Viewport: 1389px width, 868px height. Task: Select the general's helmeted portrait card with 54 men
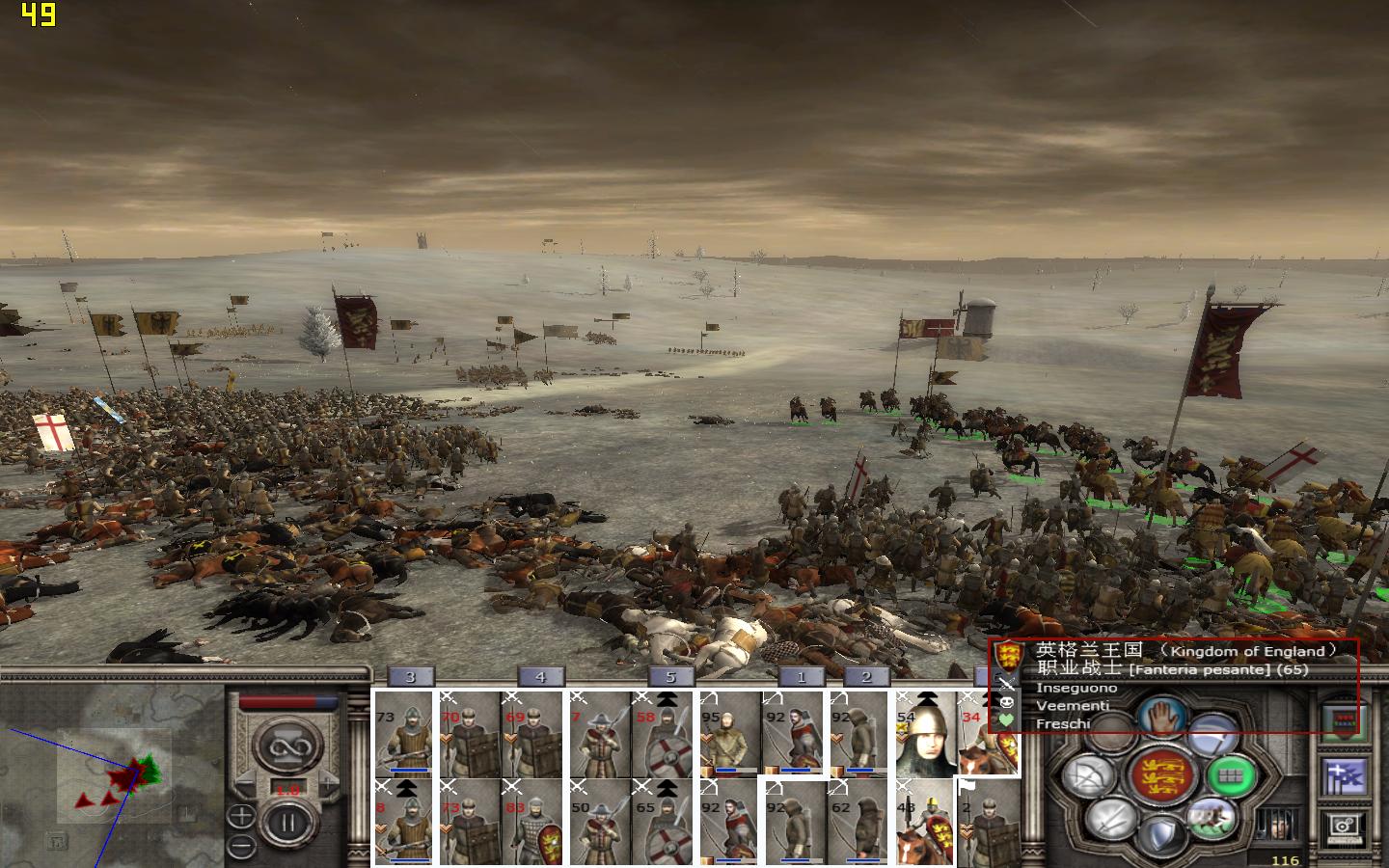[924, 733]
